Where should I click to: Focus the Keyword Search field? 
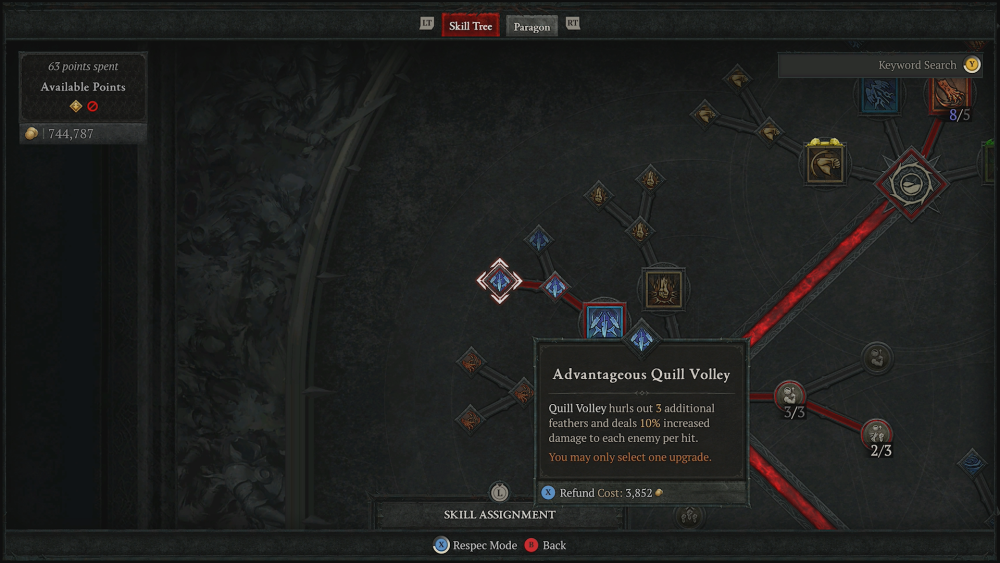[x=868, y=65]
